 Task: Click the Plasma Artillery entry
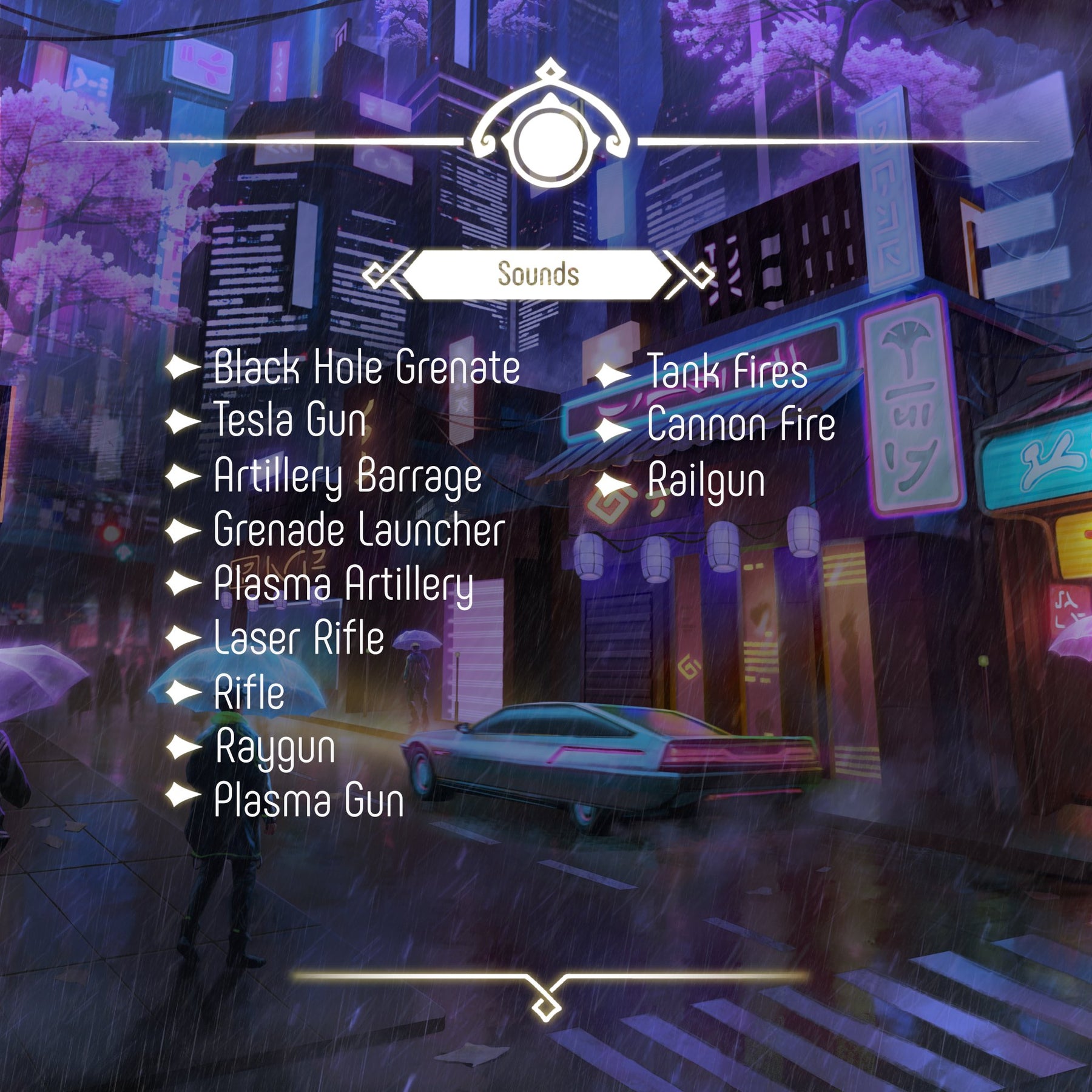[343, 584]
